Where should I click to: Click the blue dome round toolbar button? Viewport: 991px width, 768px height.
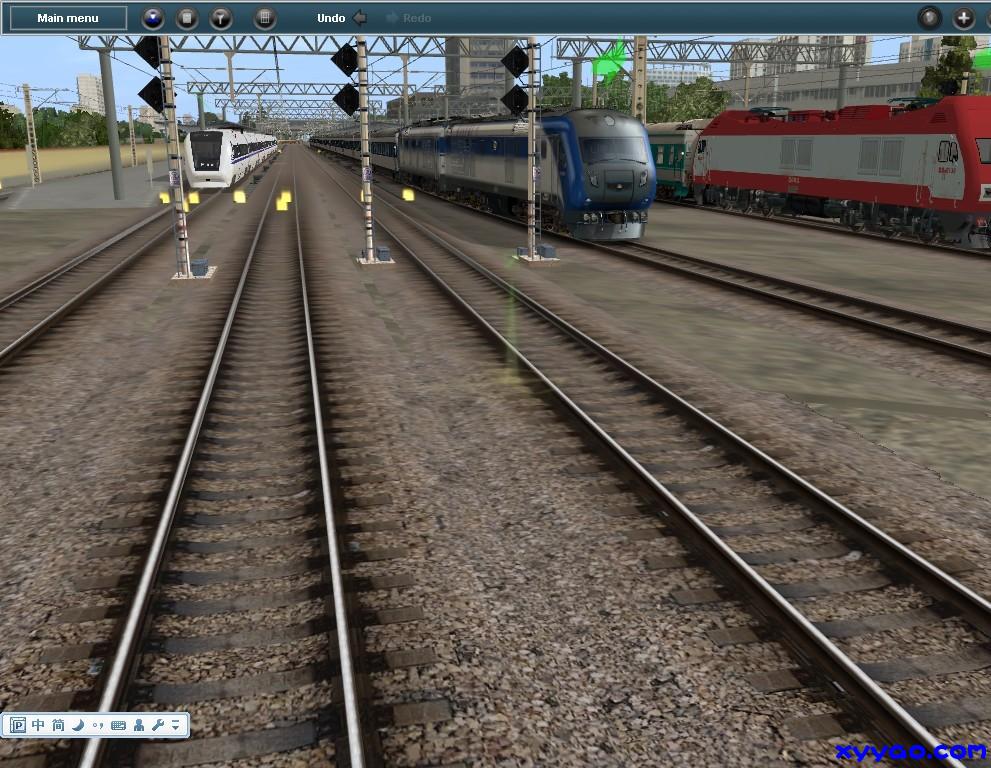pyautogui.click(x=153, y=18)
